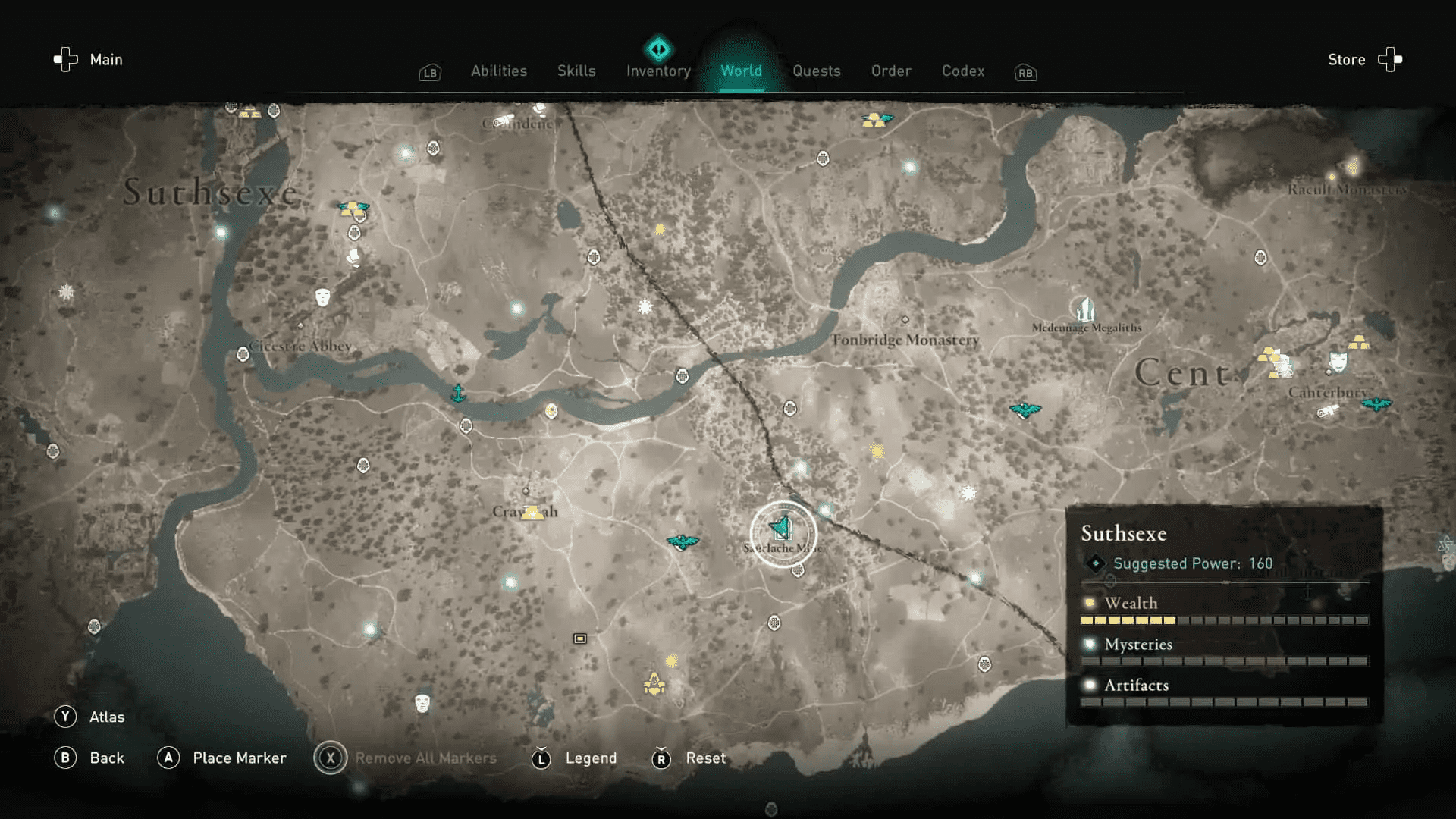Click the RB shoulder button icon
This screenshot has width=1456, height=819.
click(1025, 74)
